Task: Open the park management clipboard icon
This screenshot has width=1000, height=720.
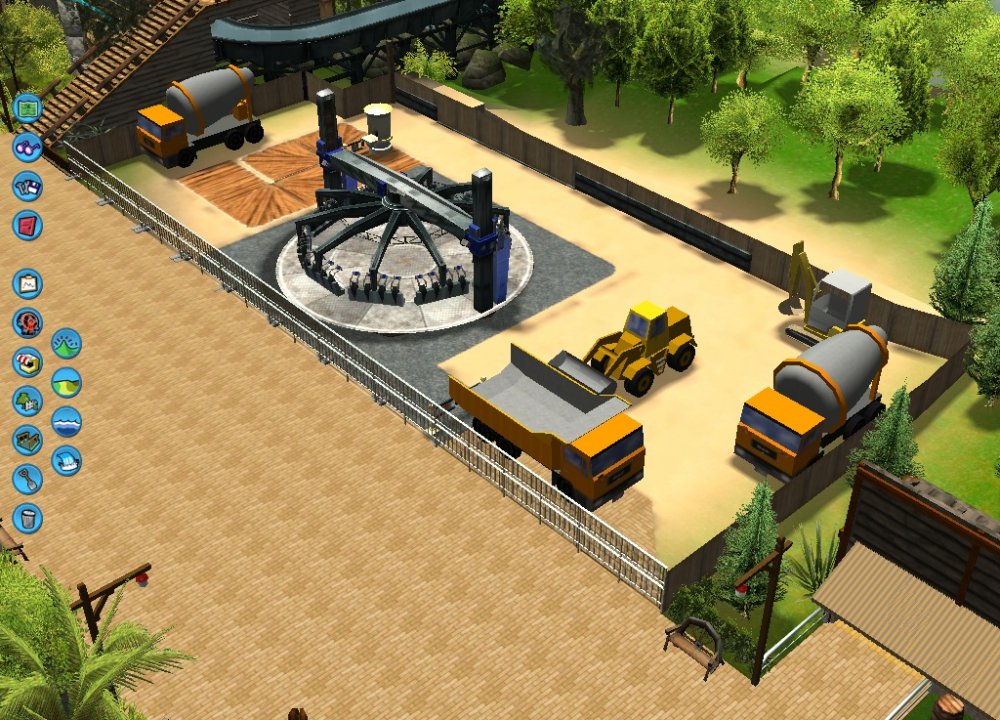Action: coord(27,284)
